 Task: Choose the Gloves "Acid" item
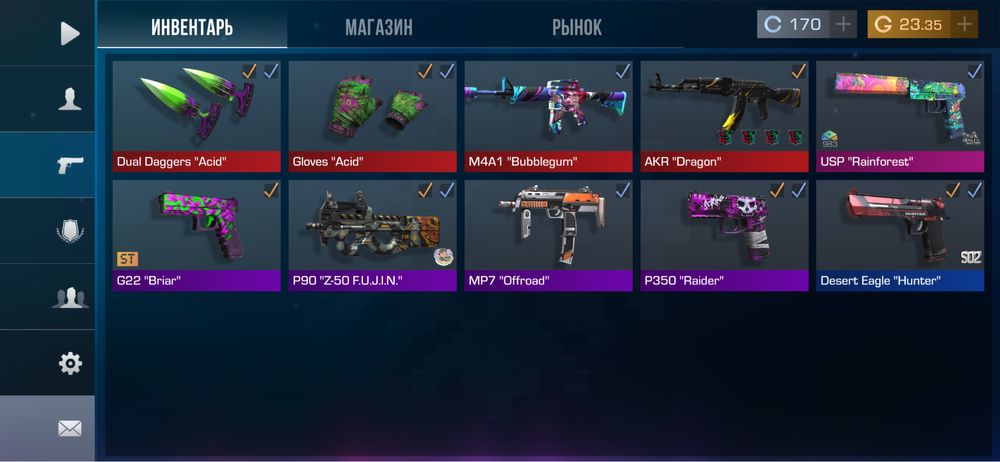(x=373, y=116)
